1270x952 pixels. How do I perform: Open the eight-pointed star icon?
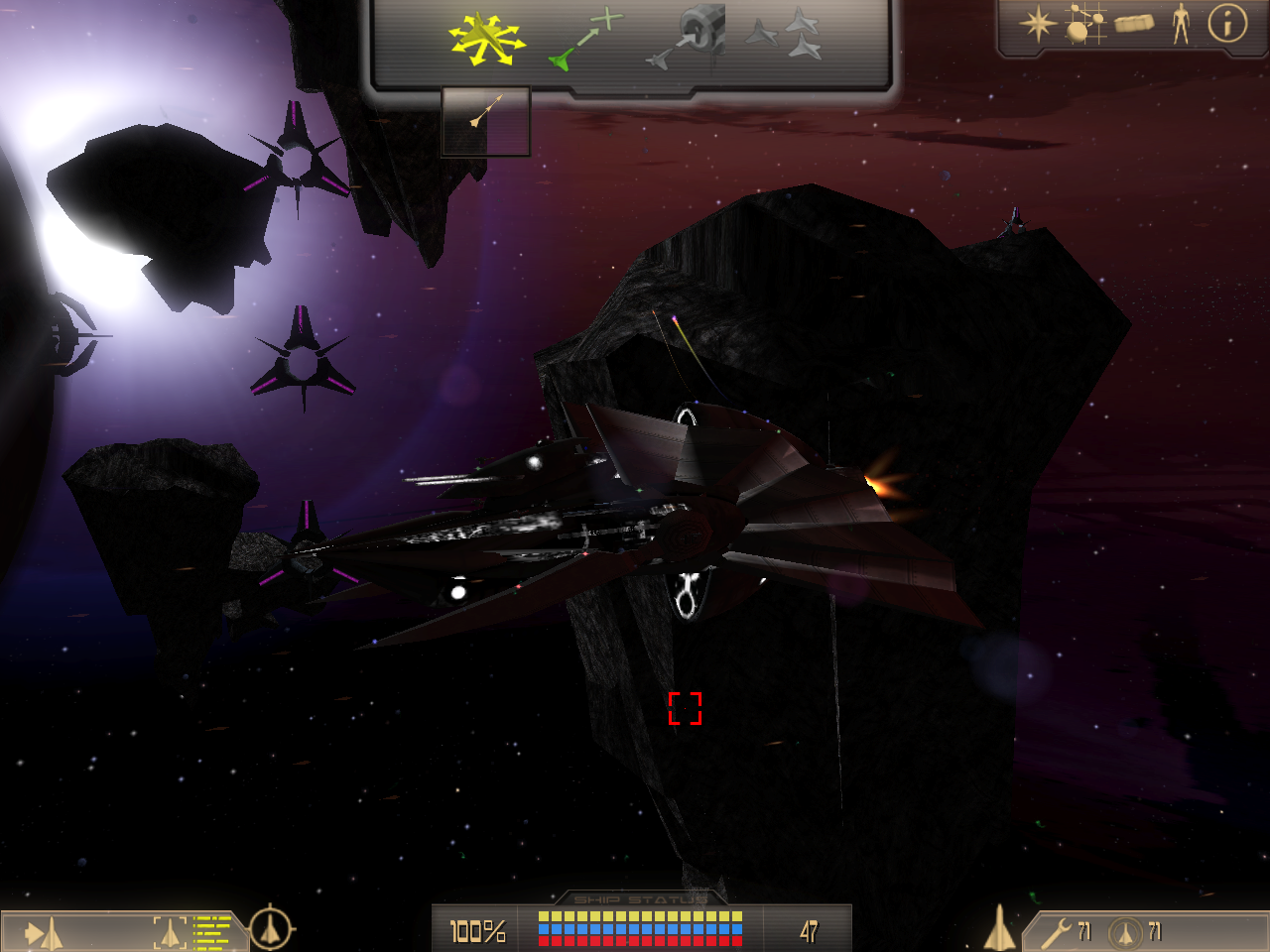[1037, 24]
